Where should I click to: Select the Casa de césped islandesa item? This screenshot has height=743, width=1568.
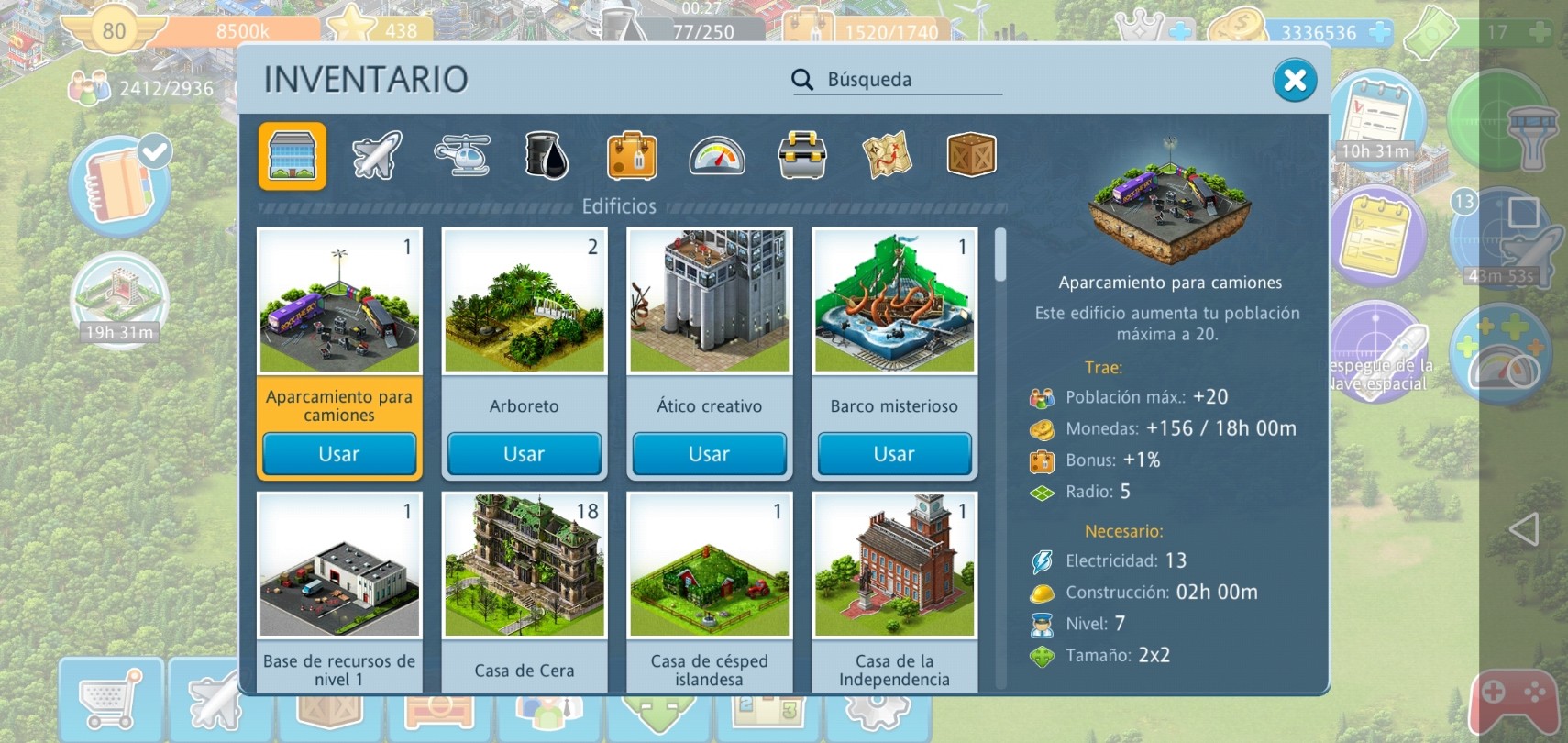pos(709,567)
